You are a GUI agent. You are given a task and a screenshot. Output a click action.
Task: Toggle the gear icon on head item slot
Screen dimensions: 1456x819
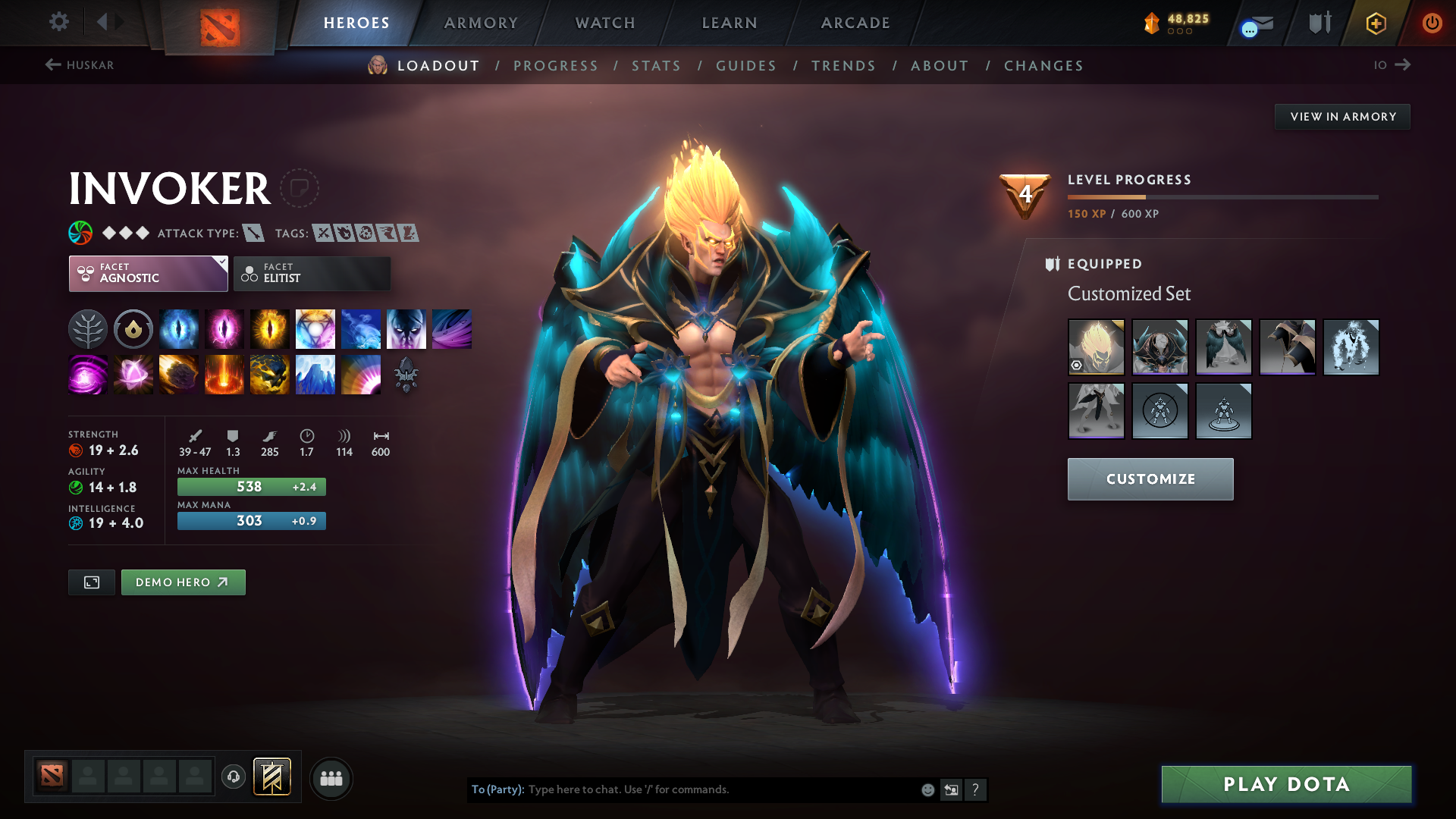coord(1078,366)
